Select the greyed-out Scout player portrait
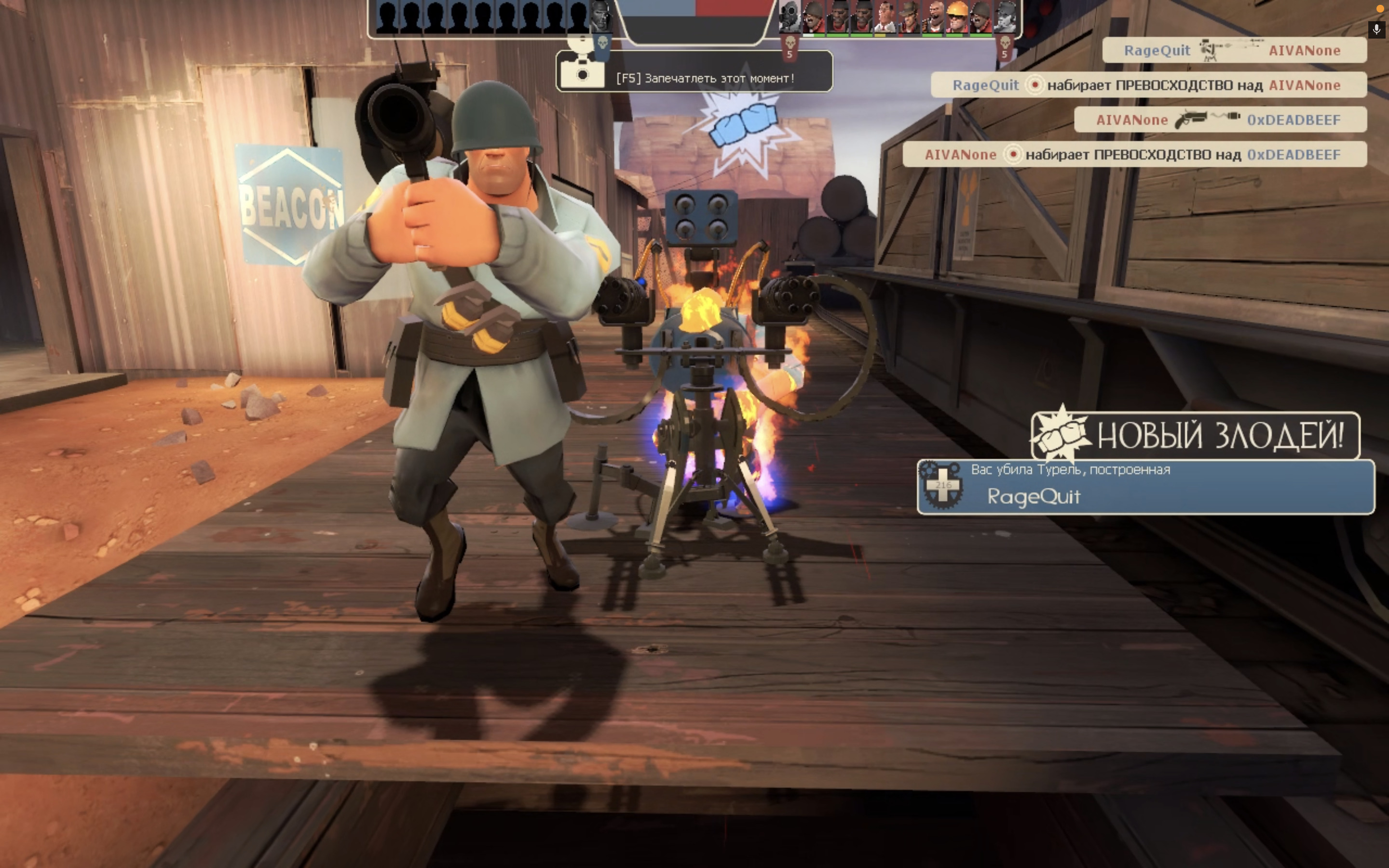 1005,17
